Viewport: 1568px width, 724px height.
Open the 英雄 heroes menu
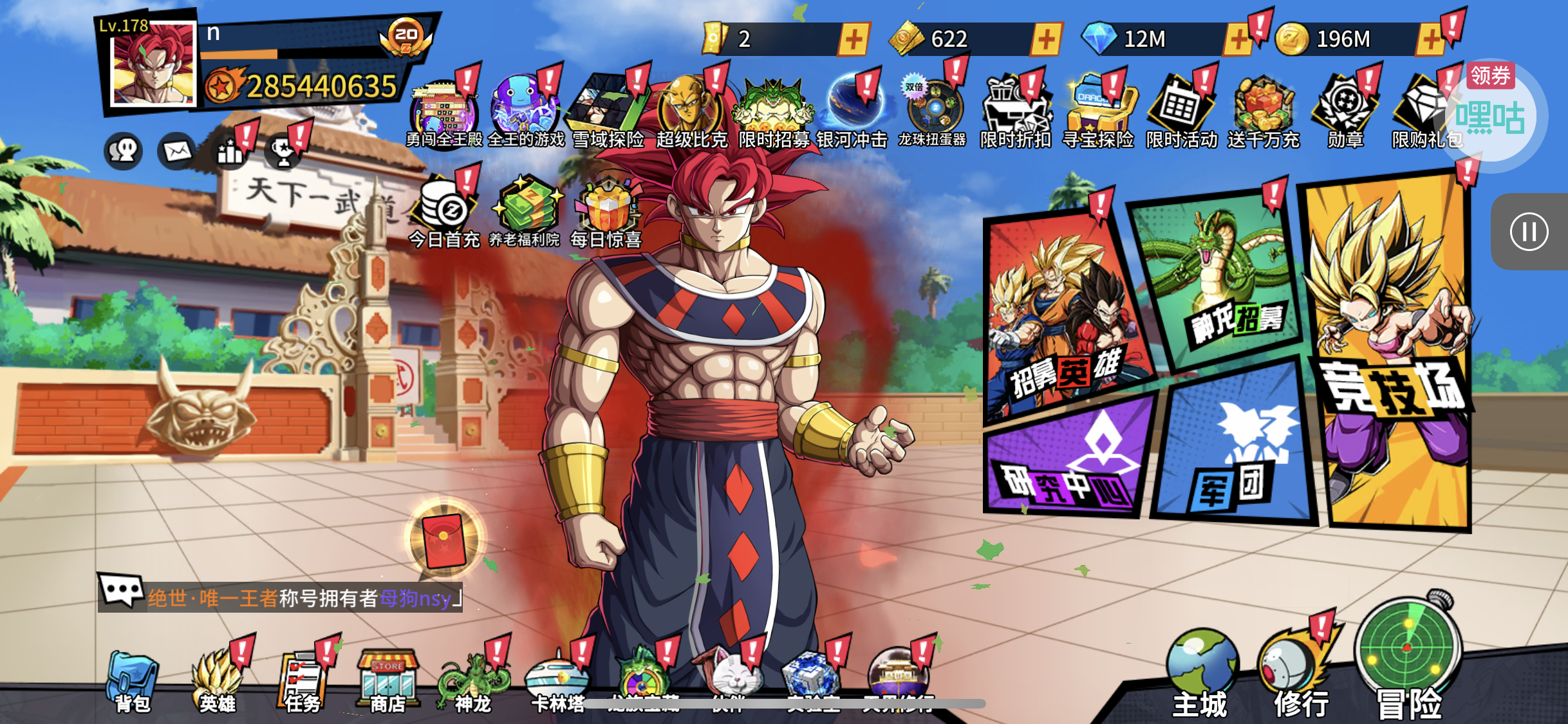218,682
